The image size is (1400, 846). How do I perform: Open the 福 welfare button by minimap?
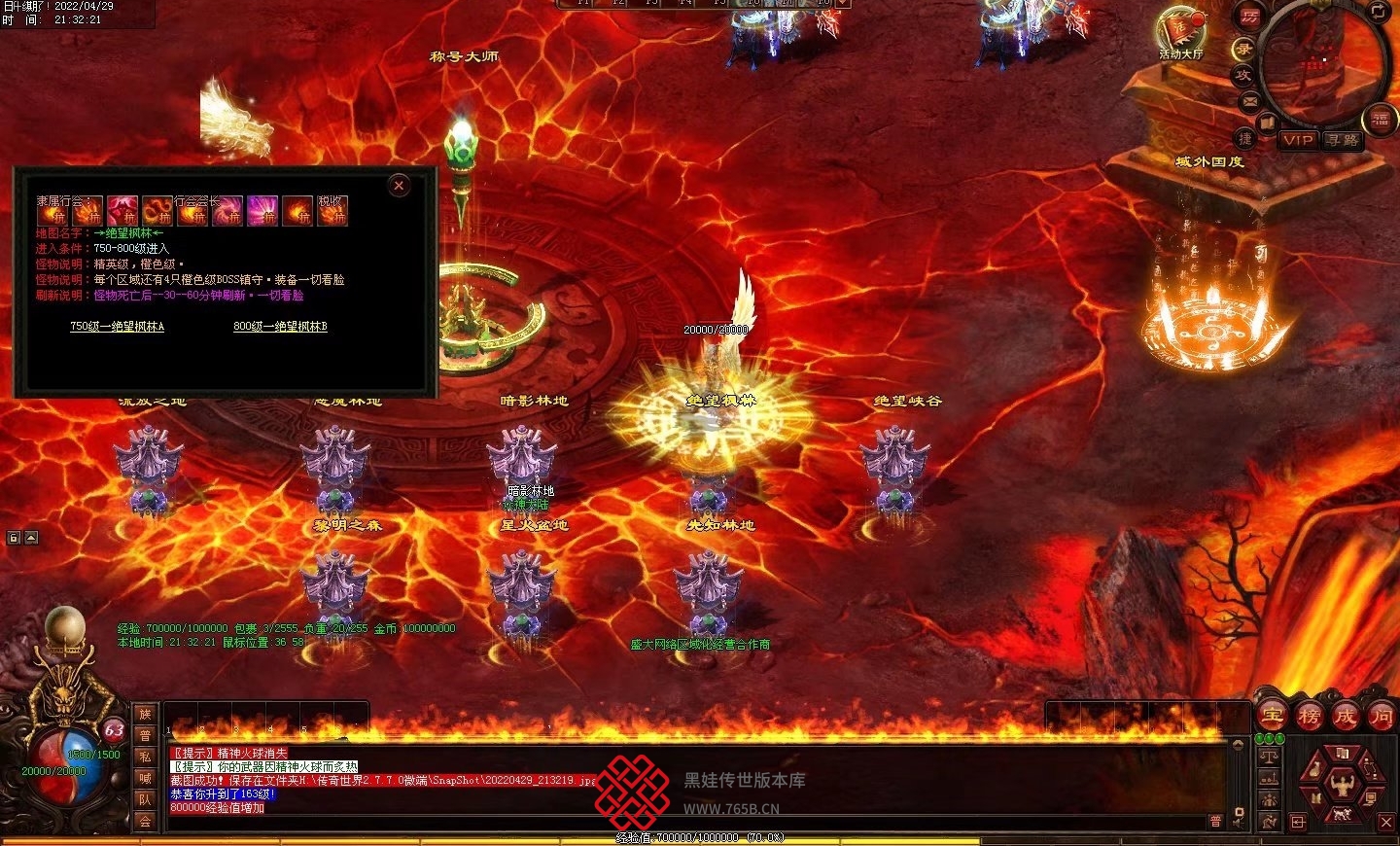point(1381,120)
